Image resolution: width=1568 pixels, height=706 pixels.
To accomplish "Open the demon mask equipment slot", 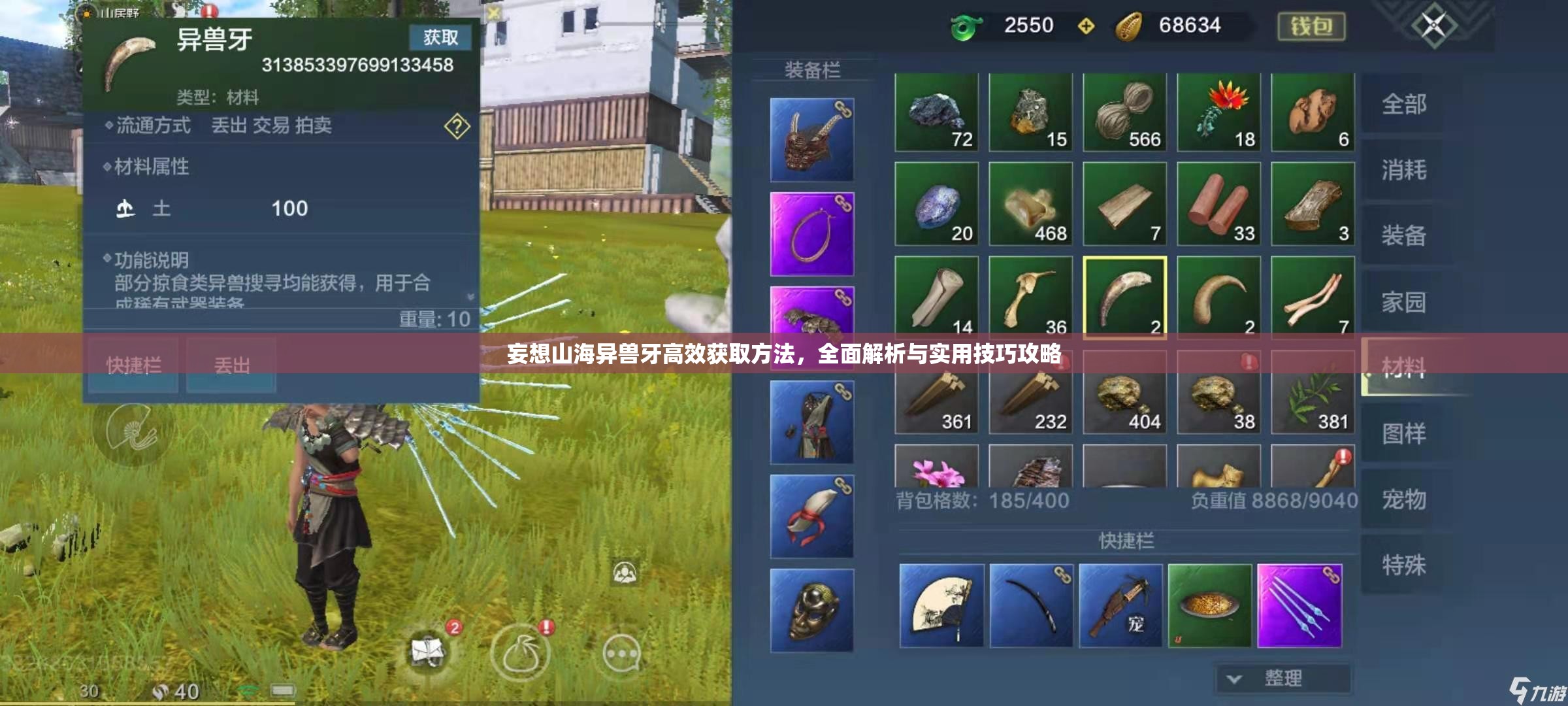I will (x=813, y=141).
